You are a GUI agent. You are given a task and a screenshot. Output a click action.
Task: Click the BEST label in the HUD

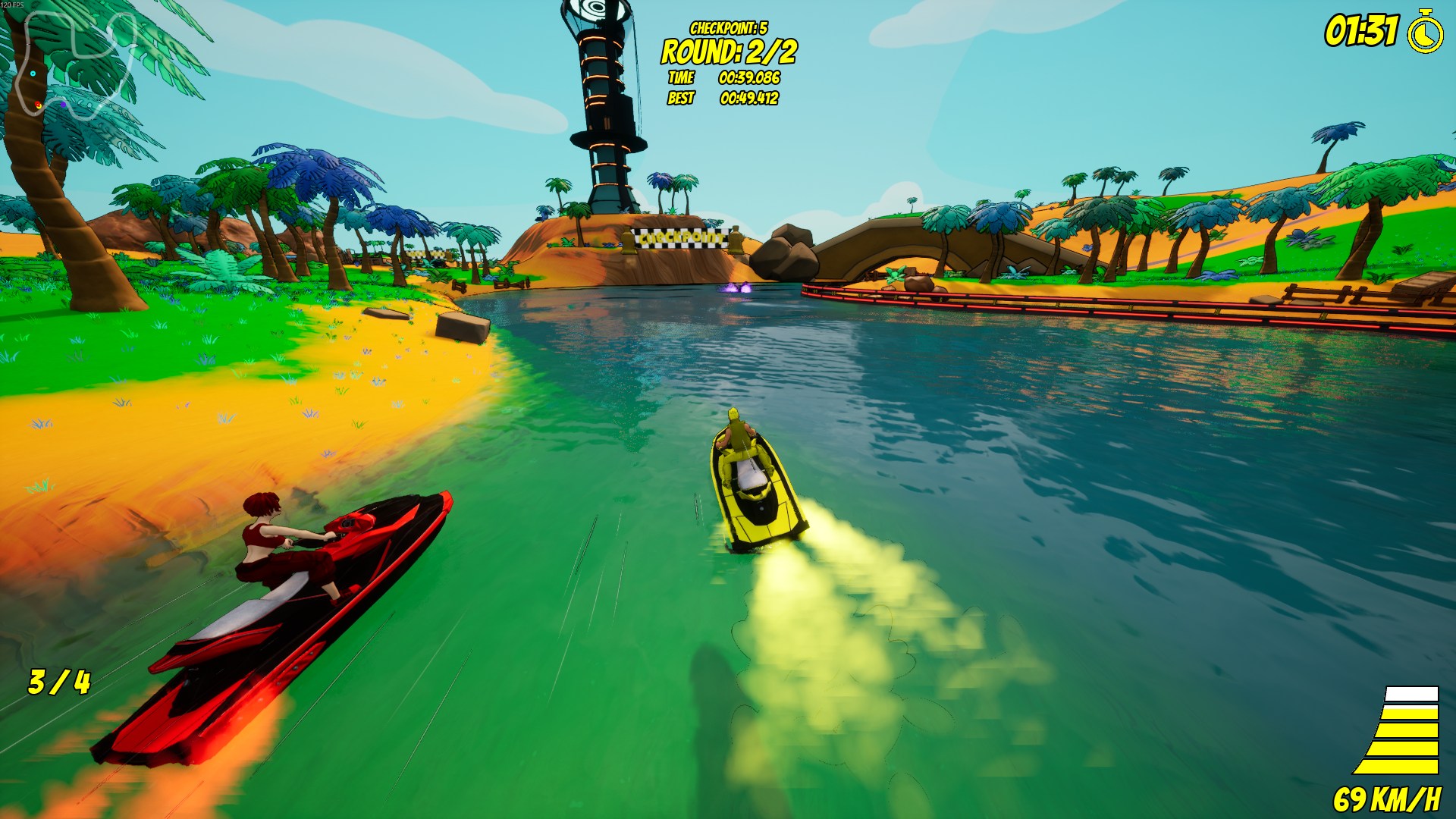[x=682, y=99]
